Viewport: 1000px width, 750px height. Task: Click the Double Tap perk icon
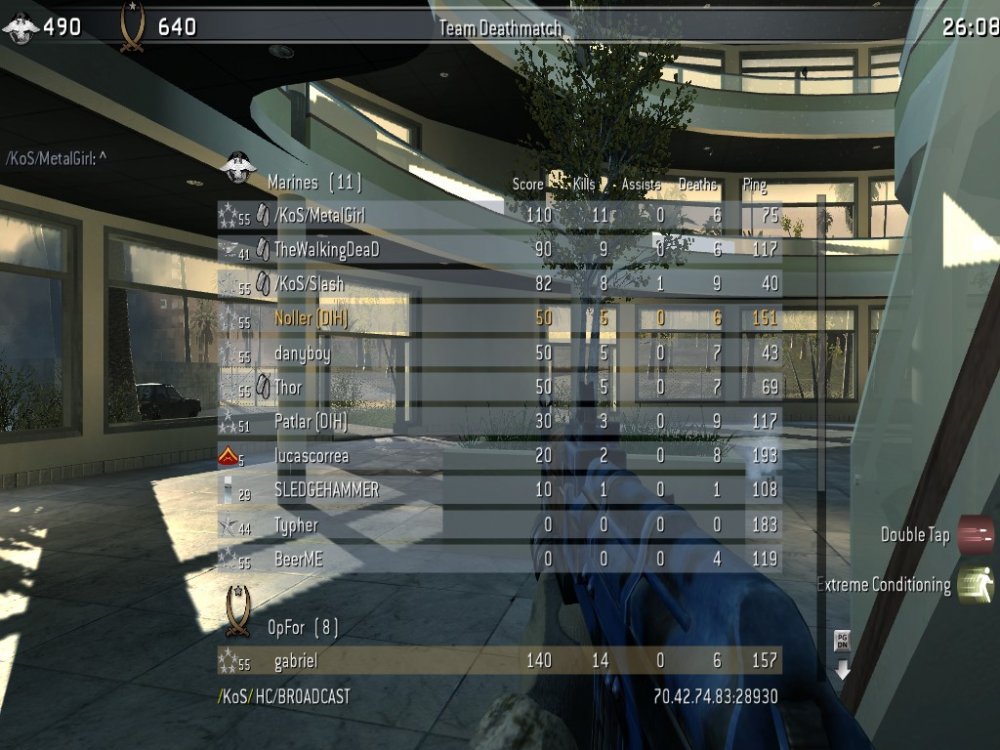(975, 534)
